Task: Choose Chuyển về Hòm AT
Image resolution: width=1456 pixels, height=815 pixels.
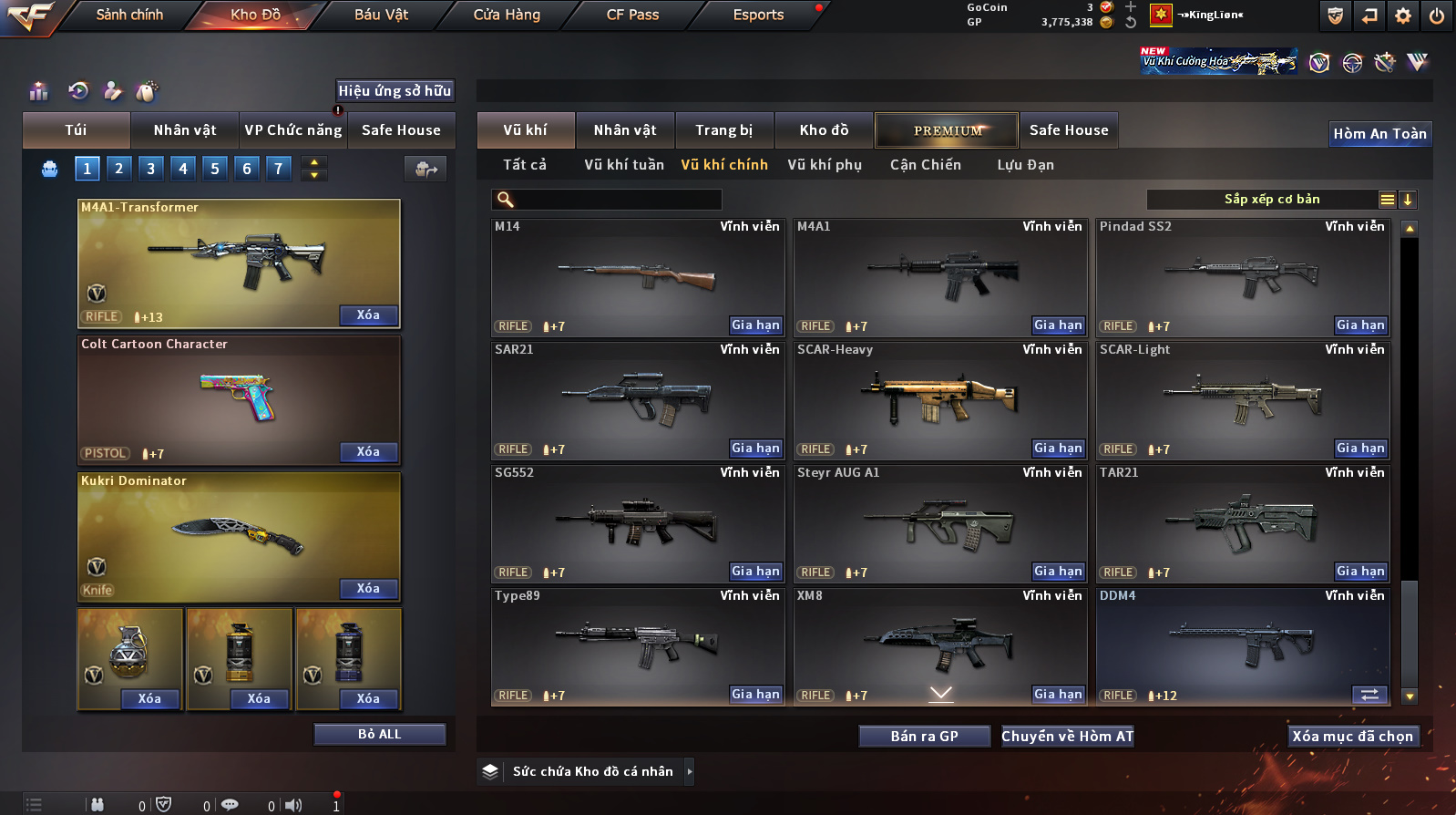Action: [x=1067, y=737]
